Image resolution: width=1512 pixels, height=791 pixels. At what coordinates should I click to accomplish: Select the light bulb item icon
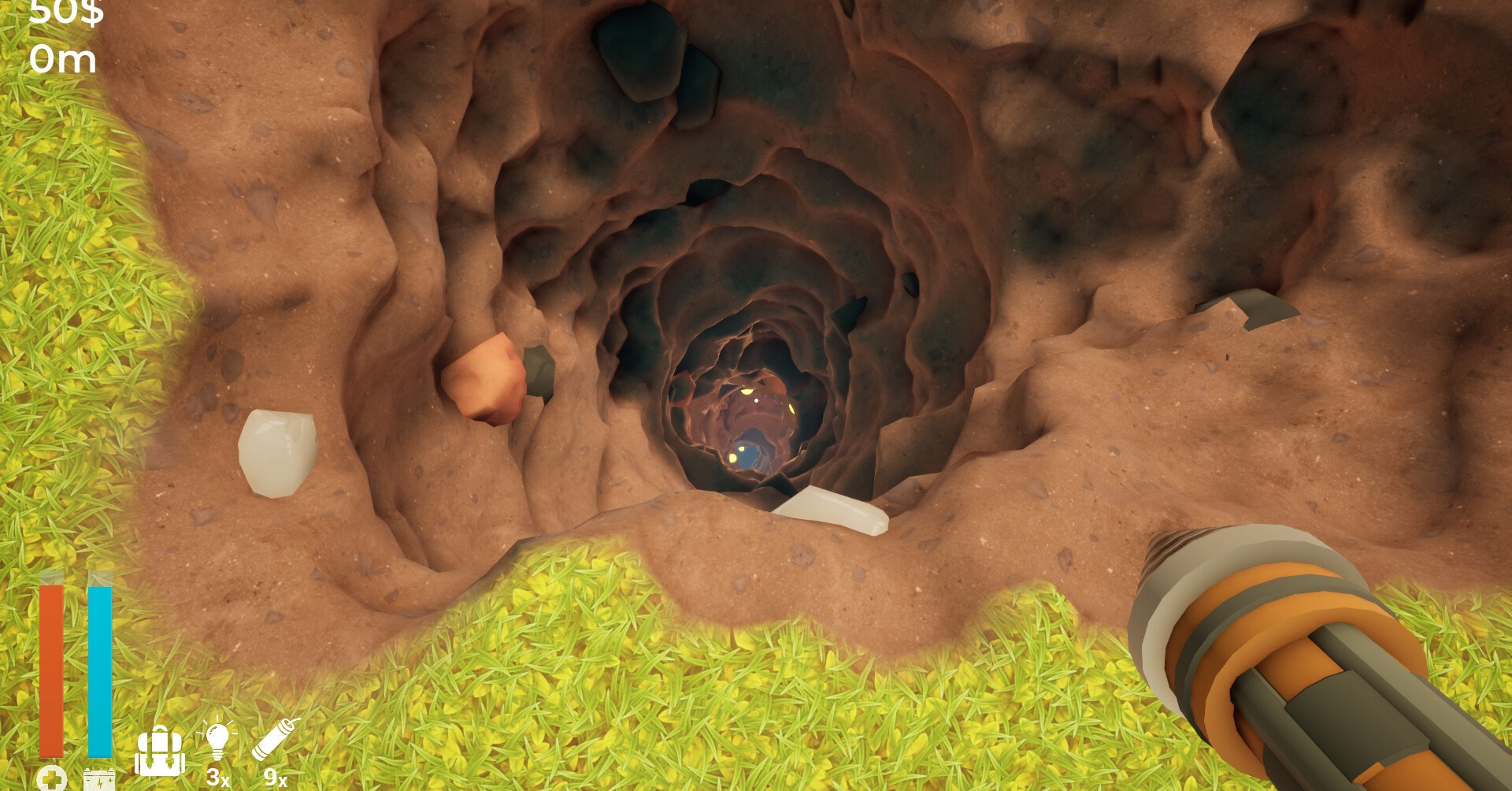point(217,741)
